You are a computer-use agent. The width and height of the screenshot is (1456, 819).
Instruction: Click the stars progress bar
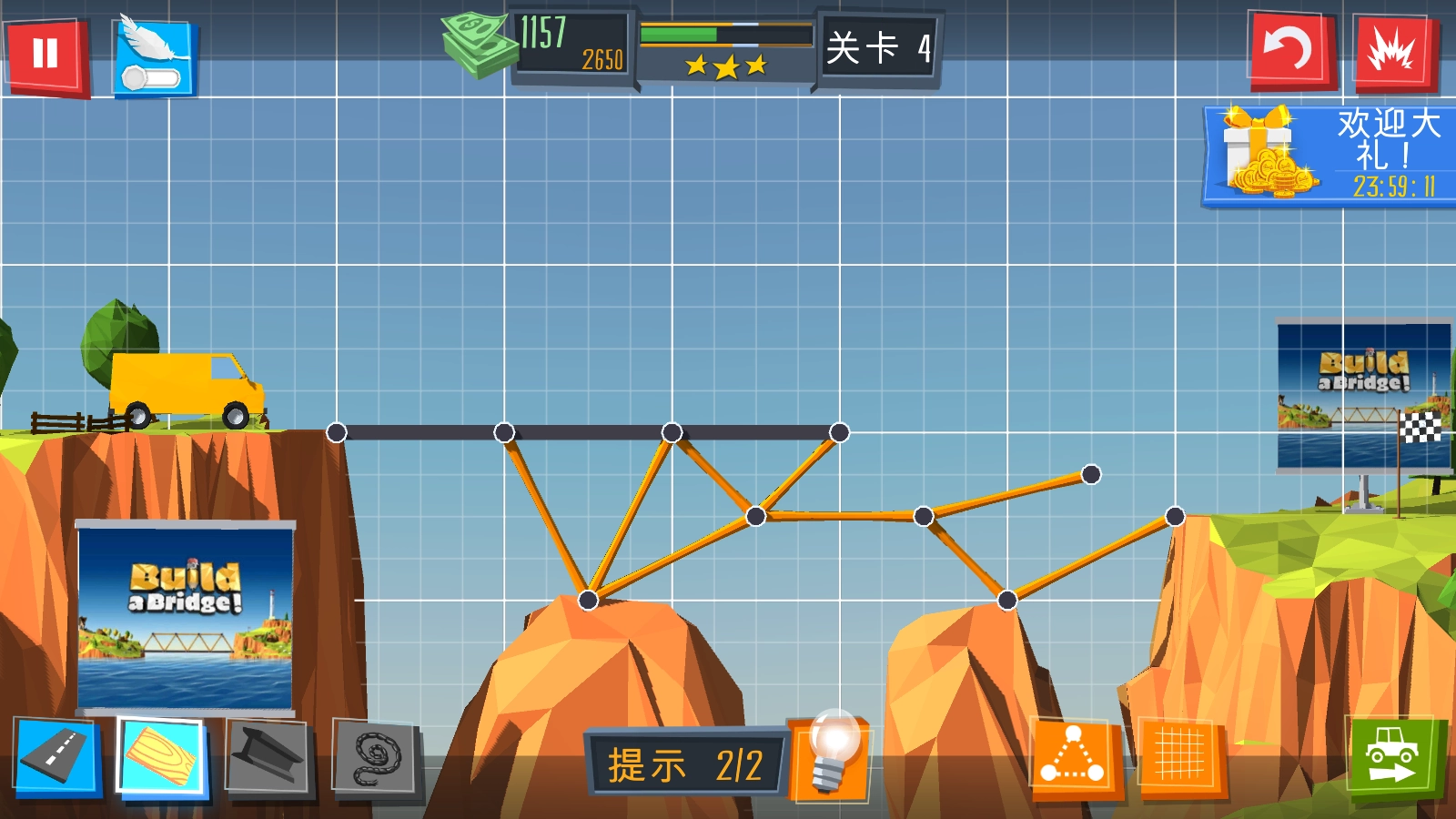[x=723, y=35]
